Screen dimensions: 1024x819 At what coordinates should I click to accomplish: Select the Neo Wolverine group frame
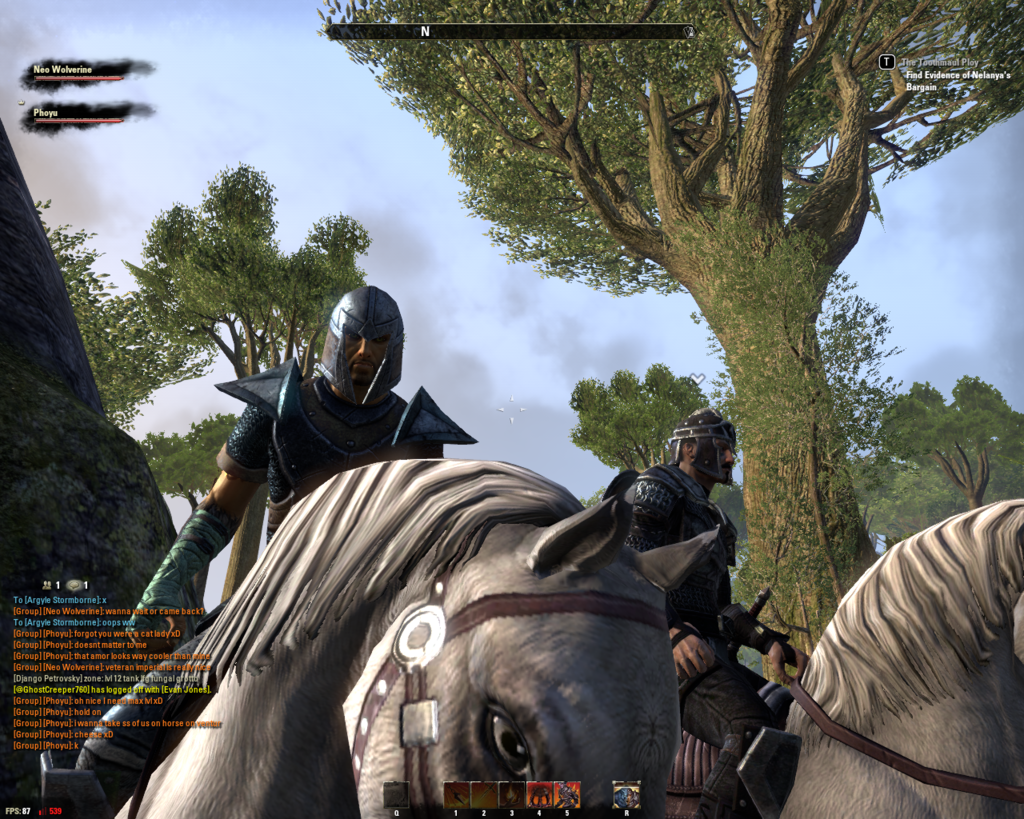point(87,72)
